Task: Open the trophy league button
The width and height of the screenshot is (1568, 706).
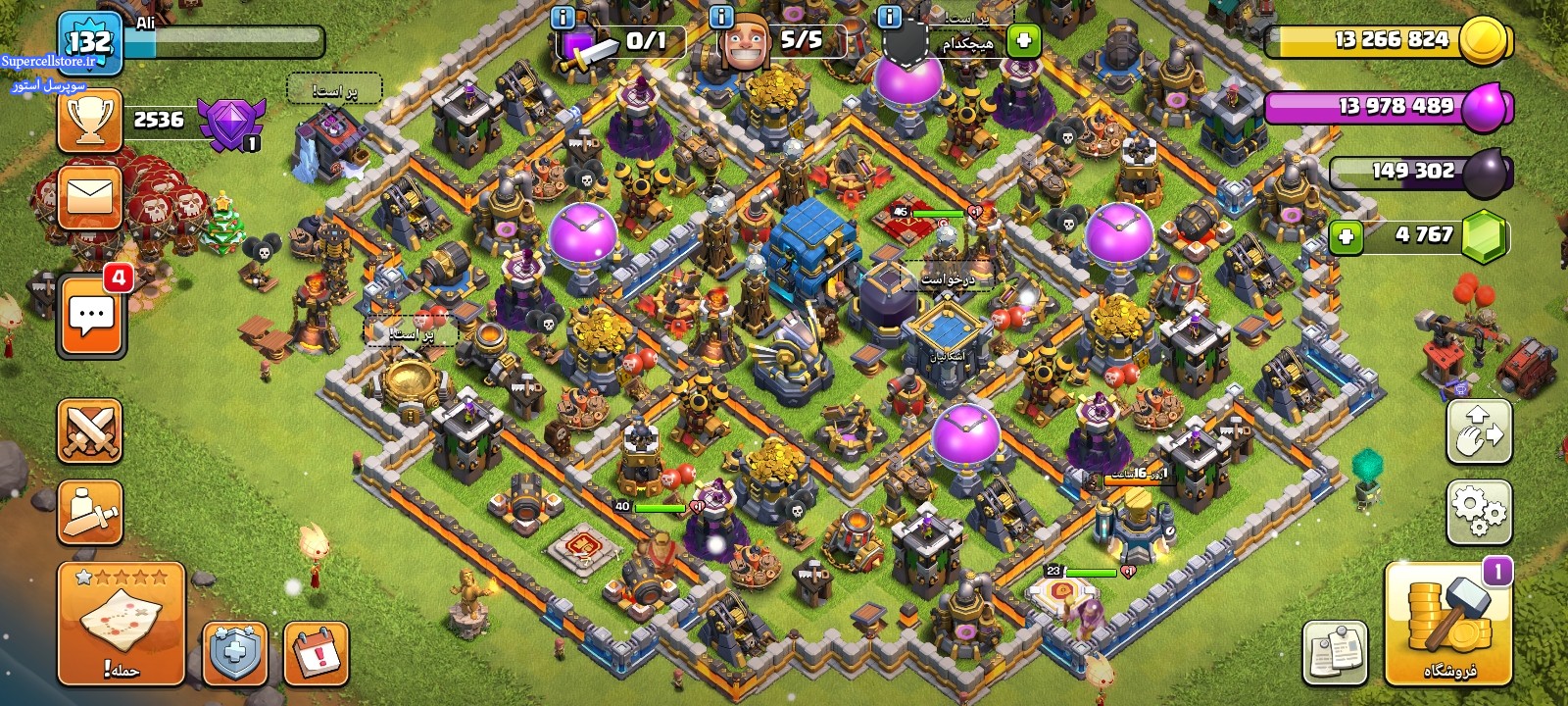Action: pos(90,120)
